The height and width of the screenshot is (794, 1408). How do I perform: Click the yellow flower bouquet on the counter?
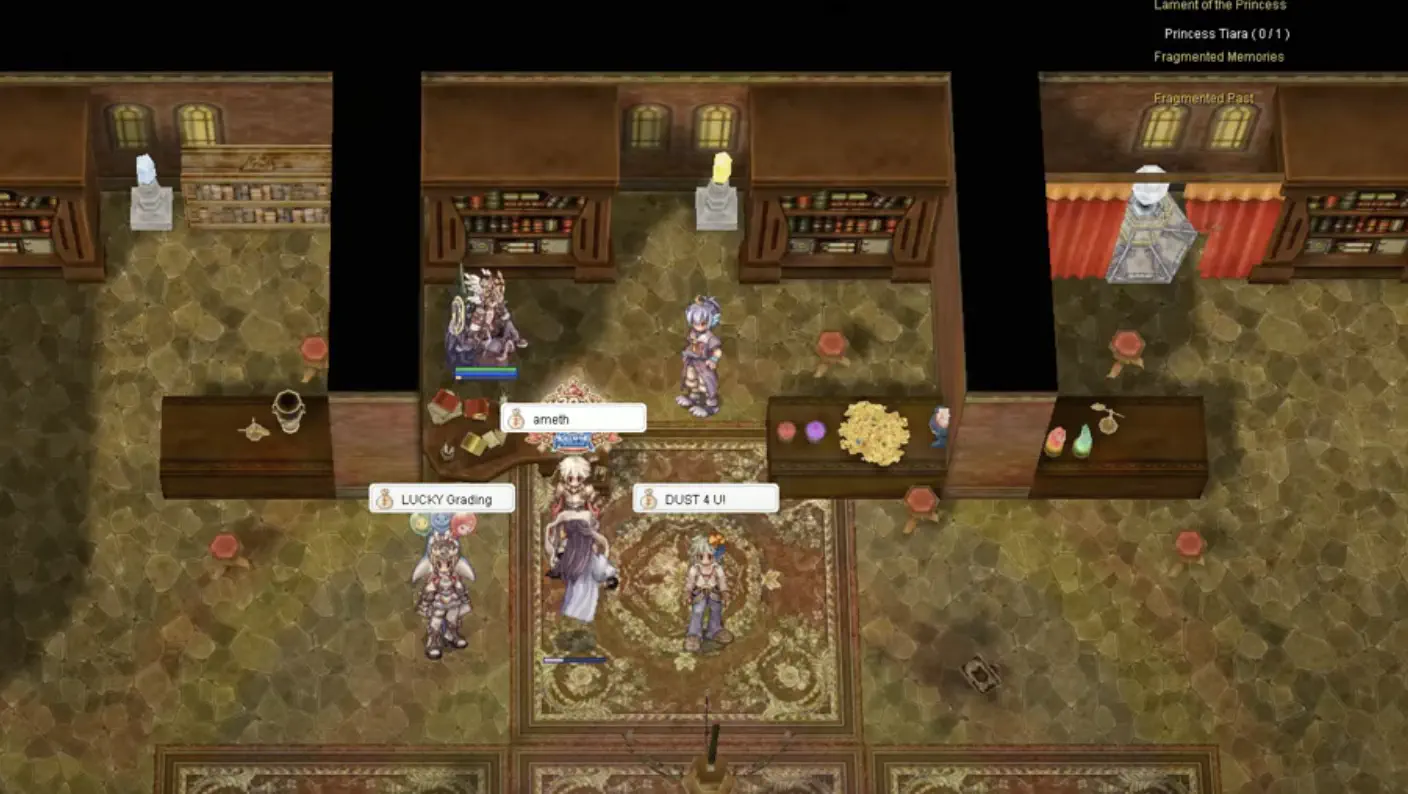point(874,432)
